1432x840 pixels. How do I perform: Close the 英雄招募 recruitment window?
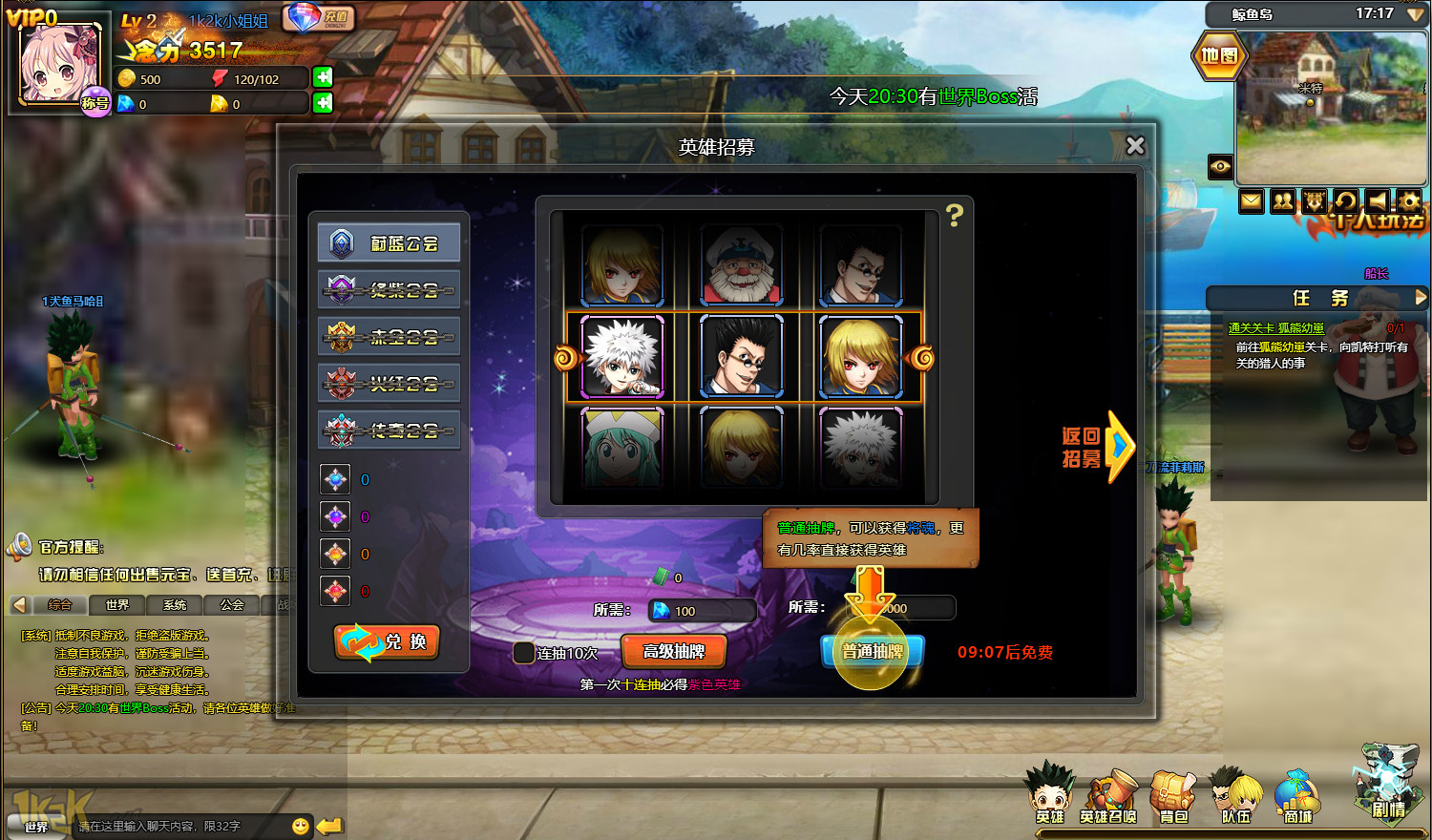pyautogui.click(x=1134, y=146)
